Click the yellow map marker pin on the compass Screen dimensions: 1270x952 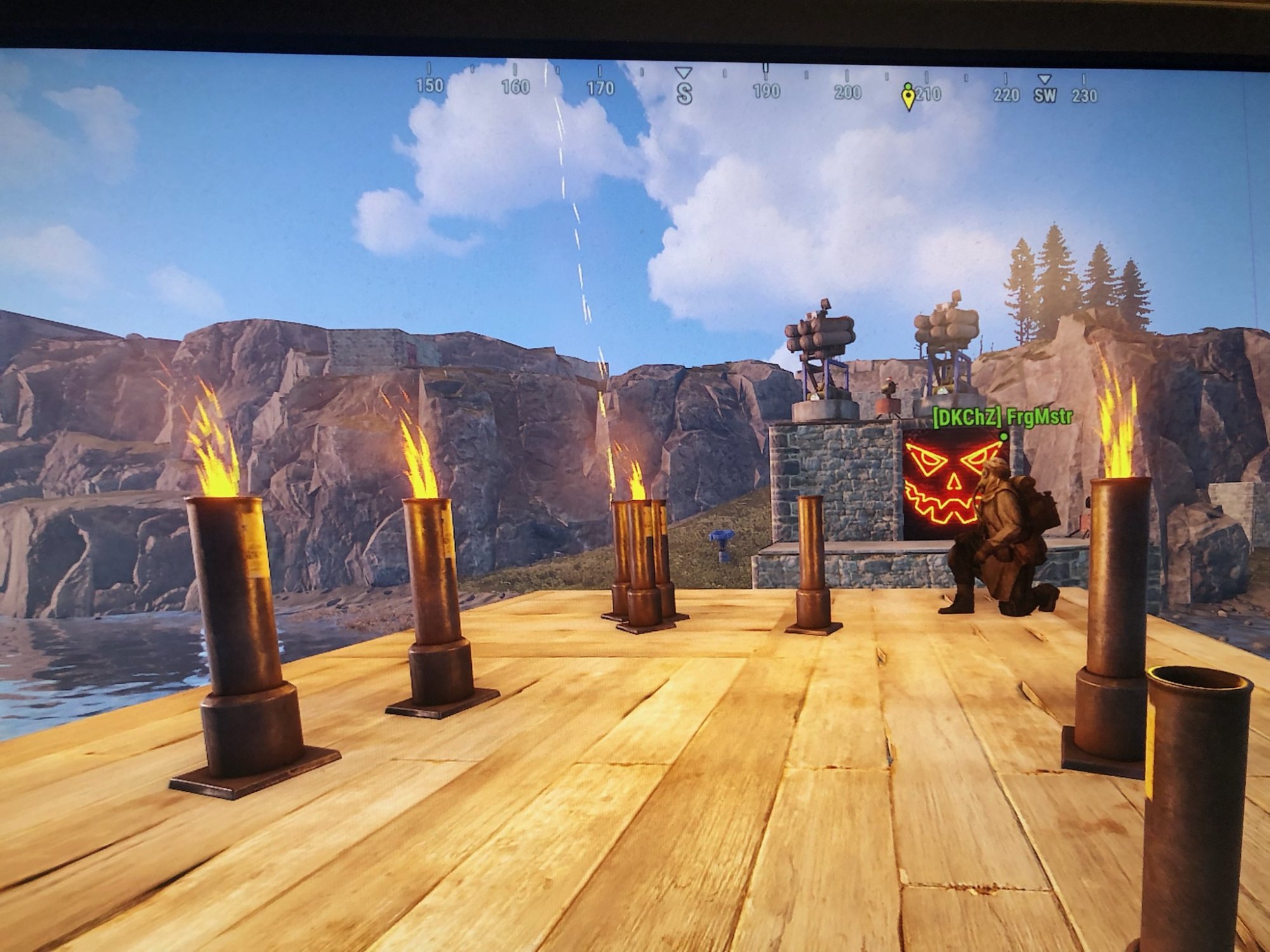pyautogui.click(x=909, y=97)
